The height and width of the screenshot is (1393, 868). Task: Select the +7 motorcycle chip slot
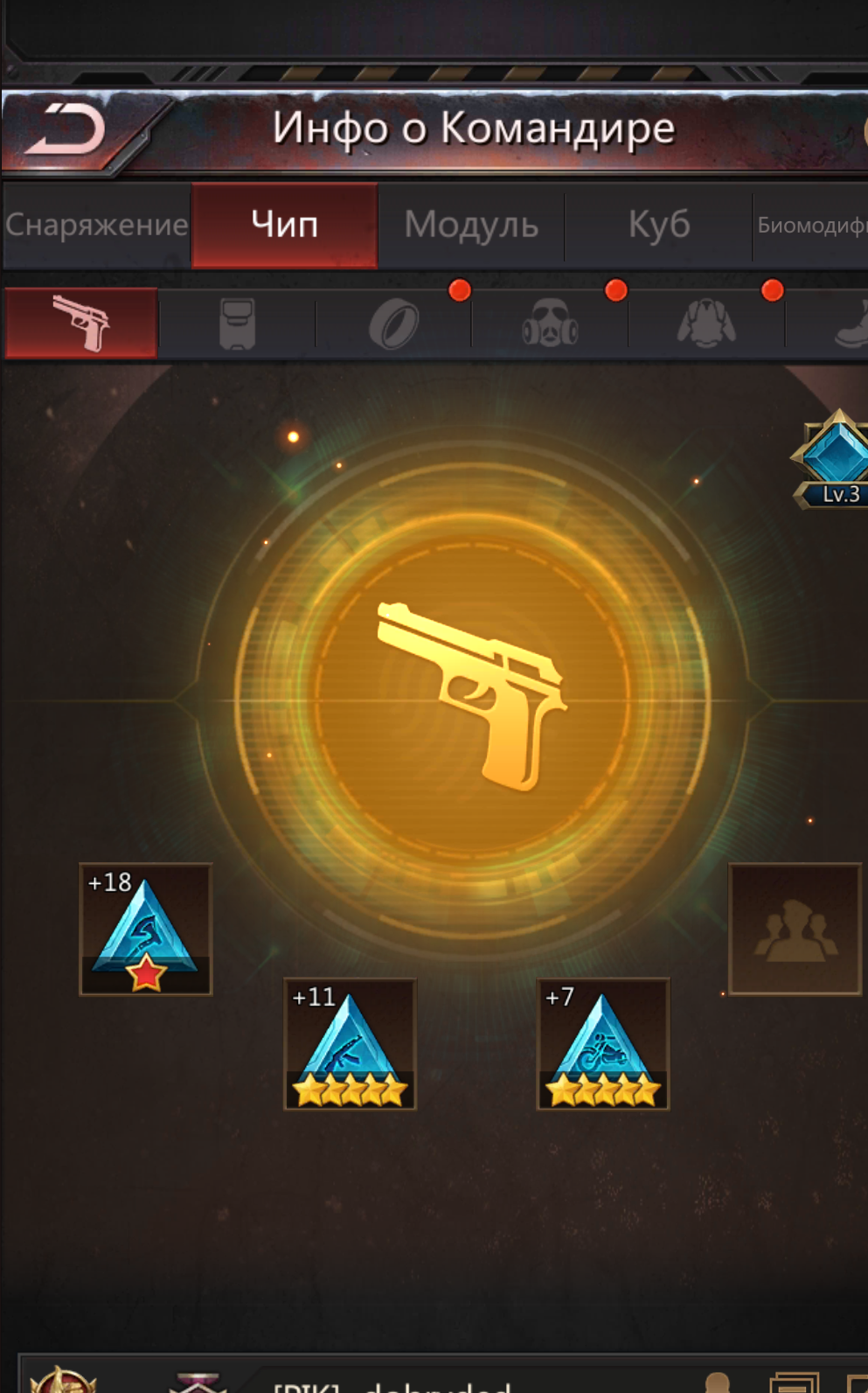click(x=603, y=1044)
